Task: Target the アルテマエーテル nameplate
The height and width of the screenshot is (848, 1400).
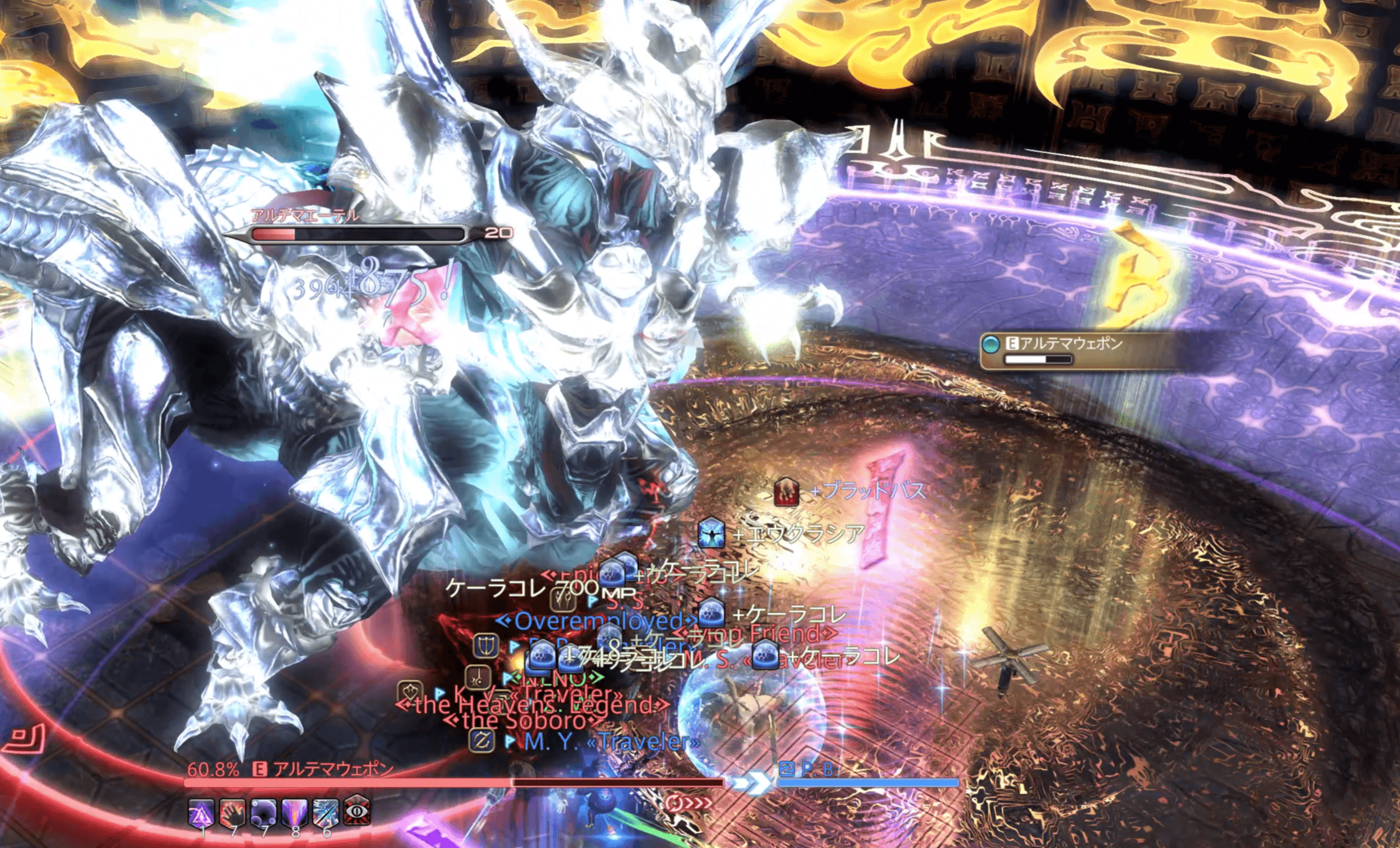Action: pyautogui.click(x=305, y=216)
